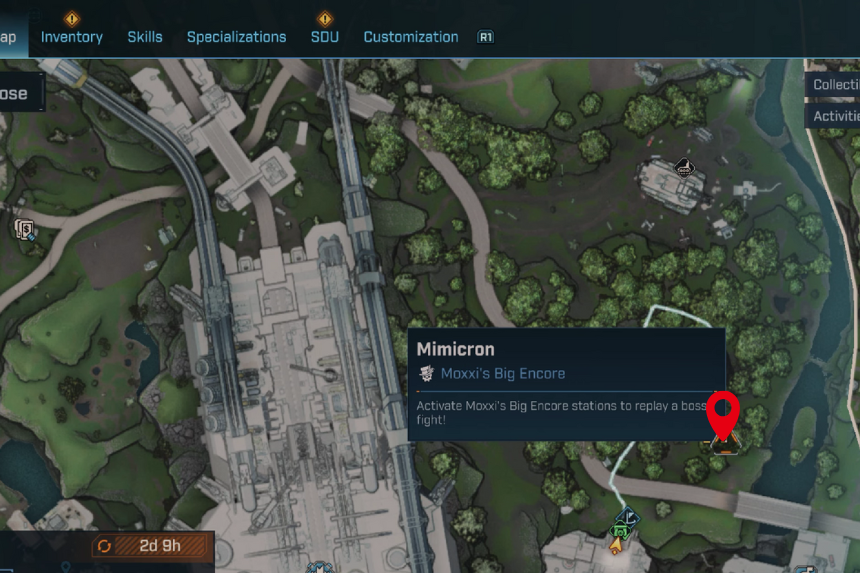The width and height of the screenshot is (860, 573).
Task: Open the Activities map filter
Action: (836, 116)
